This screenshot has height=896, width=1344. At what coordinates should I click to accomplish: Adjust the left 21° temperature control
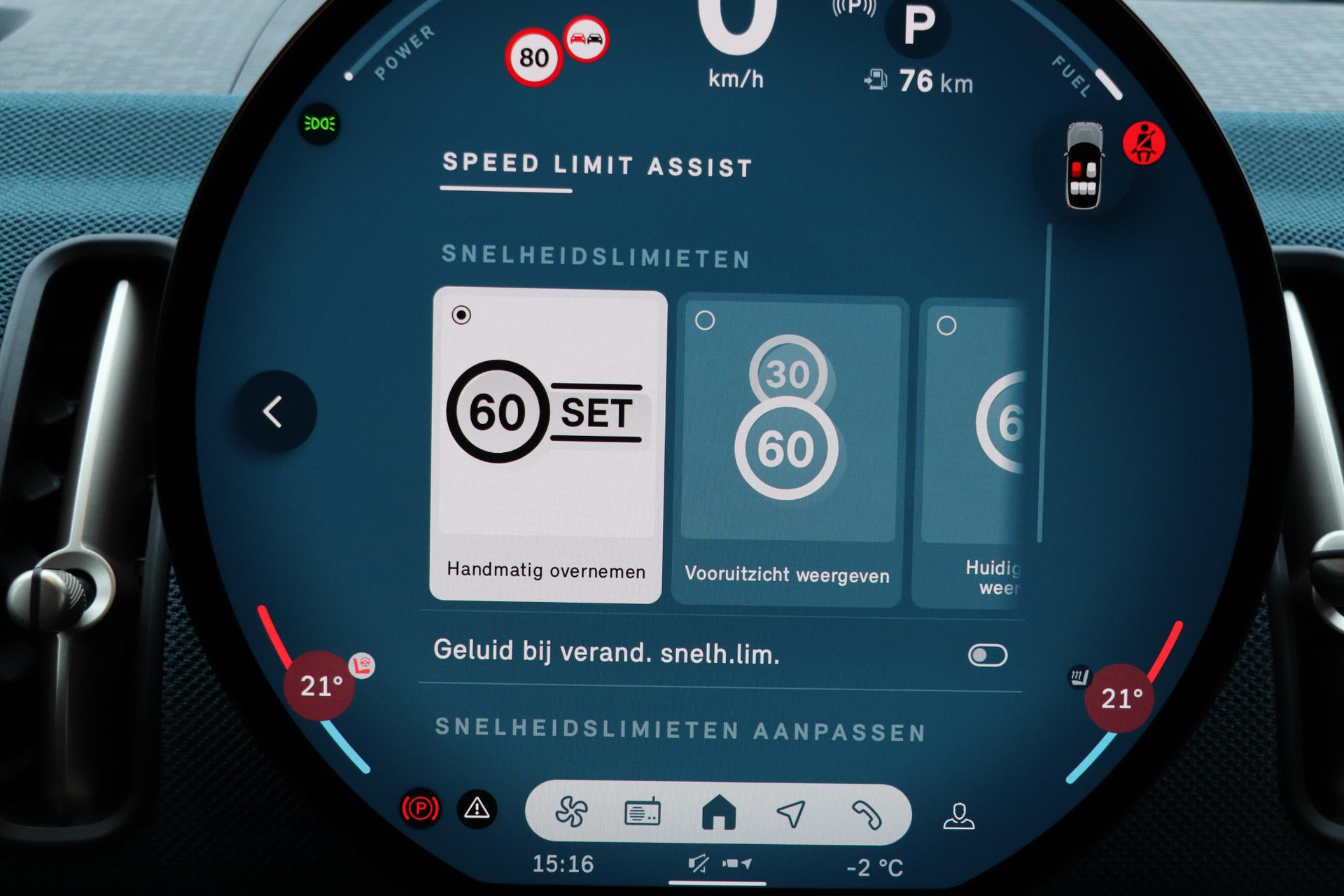tap(320, 686)
